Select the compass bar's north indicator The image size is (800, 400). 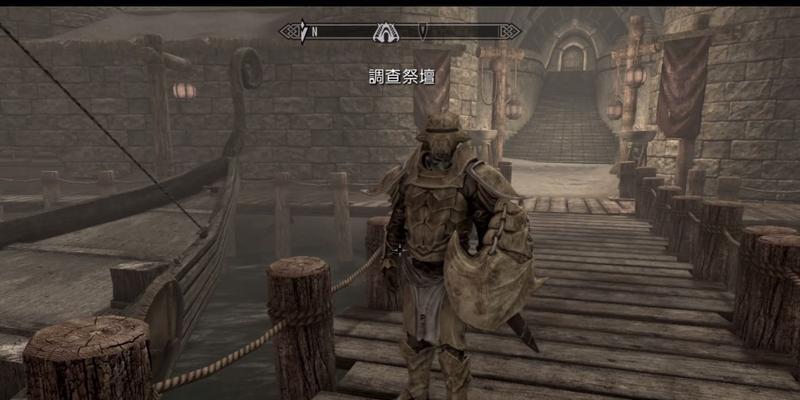[314, 31]
